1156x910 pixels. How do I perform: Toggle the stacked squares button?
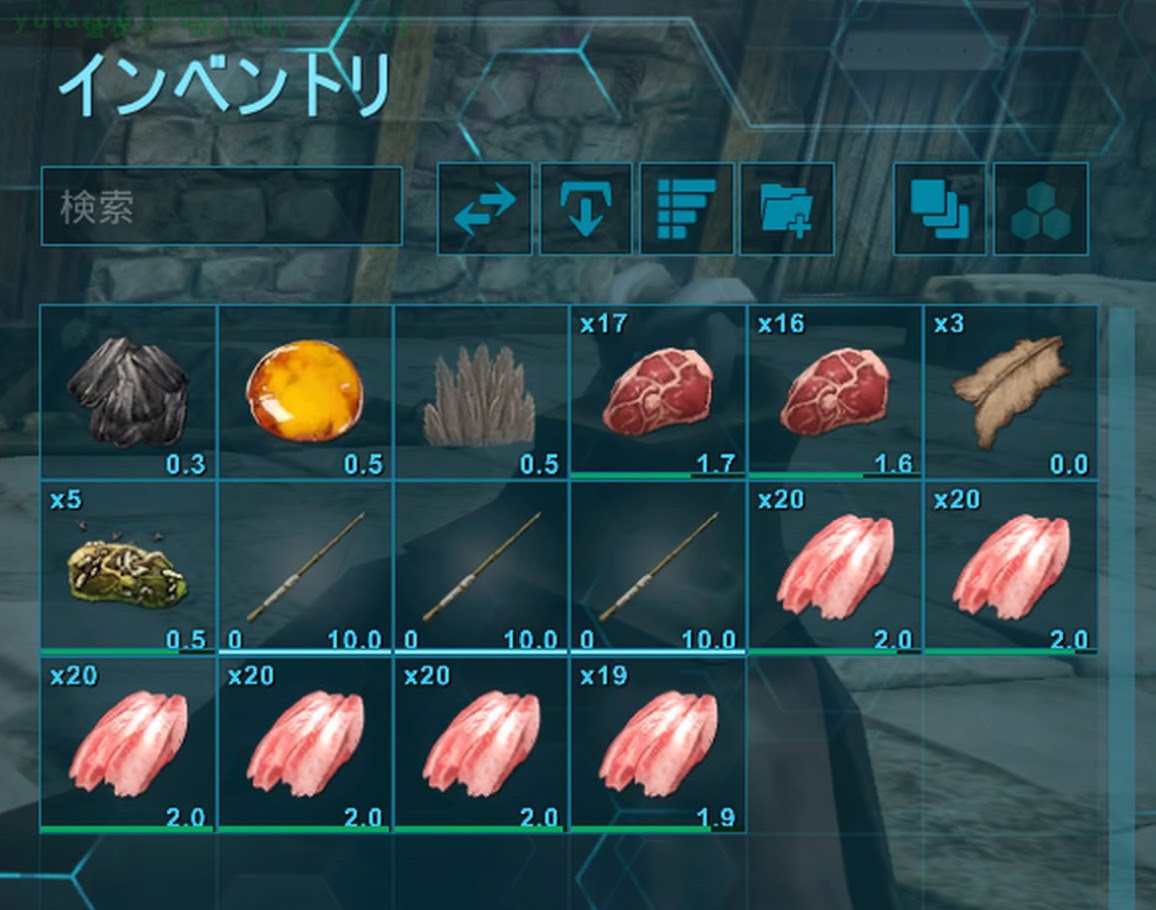pyautogui.click(x=939, y=208)
